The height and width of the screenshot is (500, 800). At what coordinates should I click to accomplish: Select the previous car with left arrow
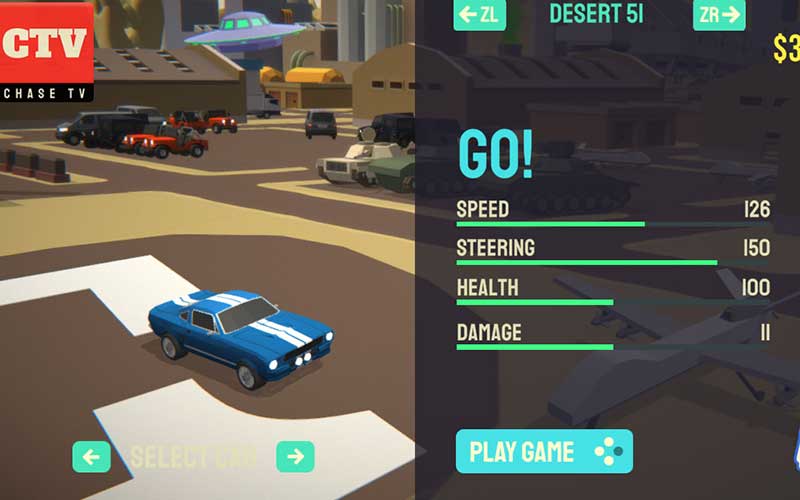point(91,457)
